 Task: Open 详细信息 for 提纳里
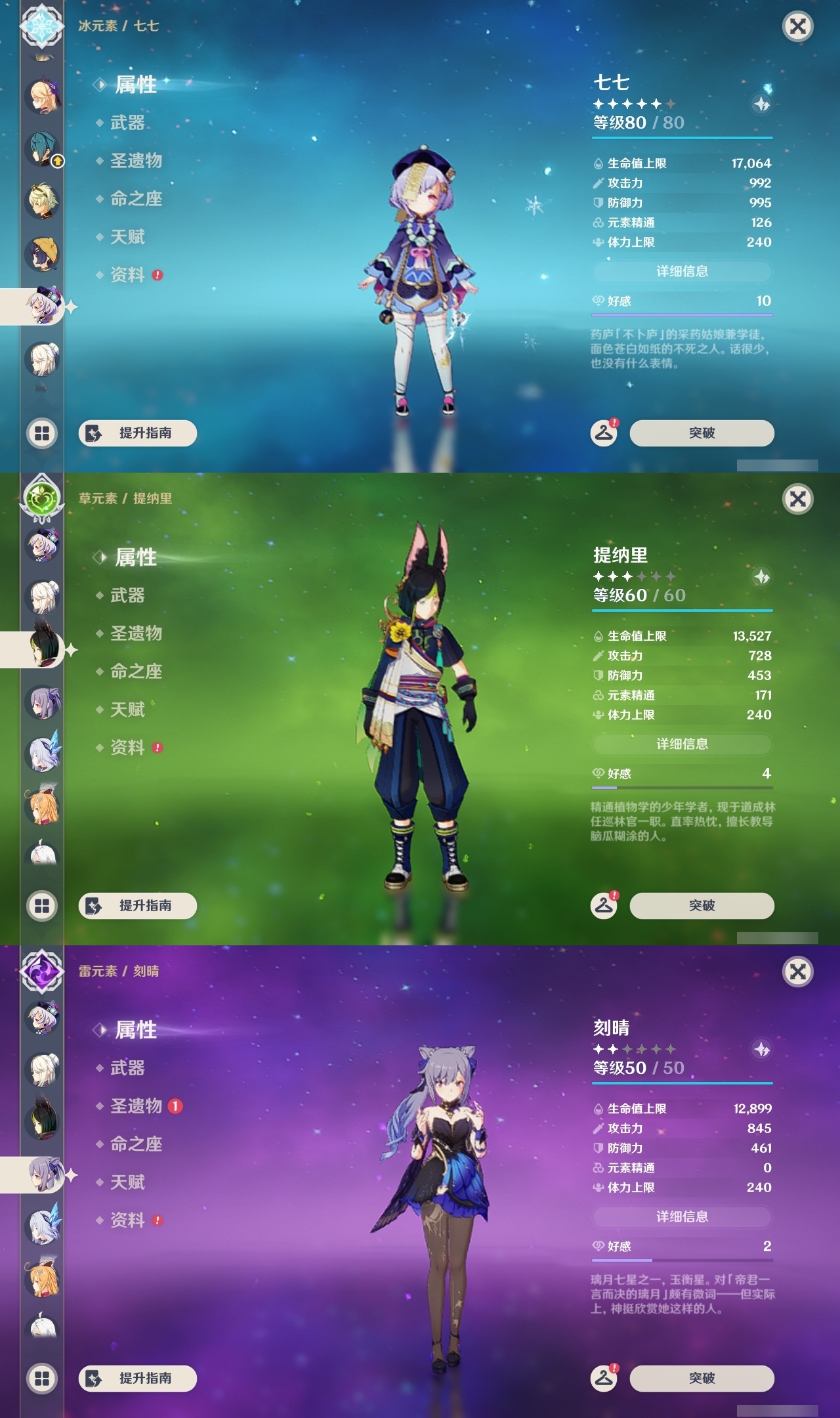click(x=682, y=744)
